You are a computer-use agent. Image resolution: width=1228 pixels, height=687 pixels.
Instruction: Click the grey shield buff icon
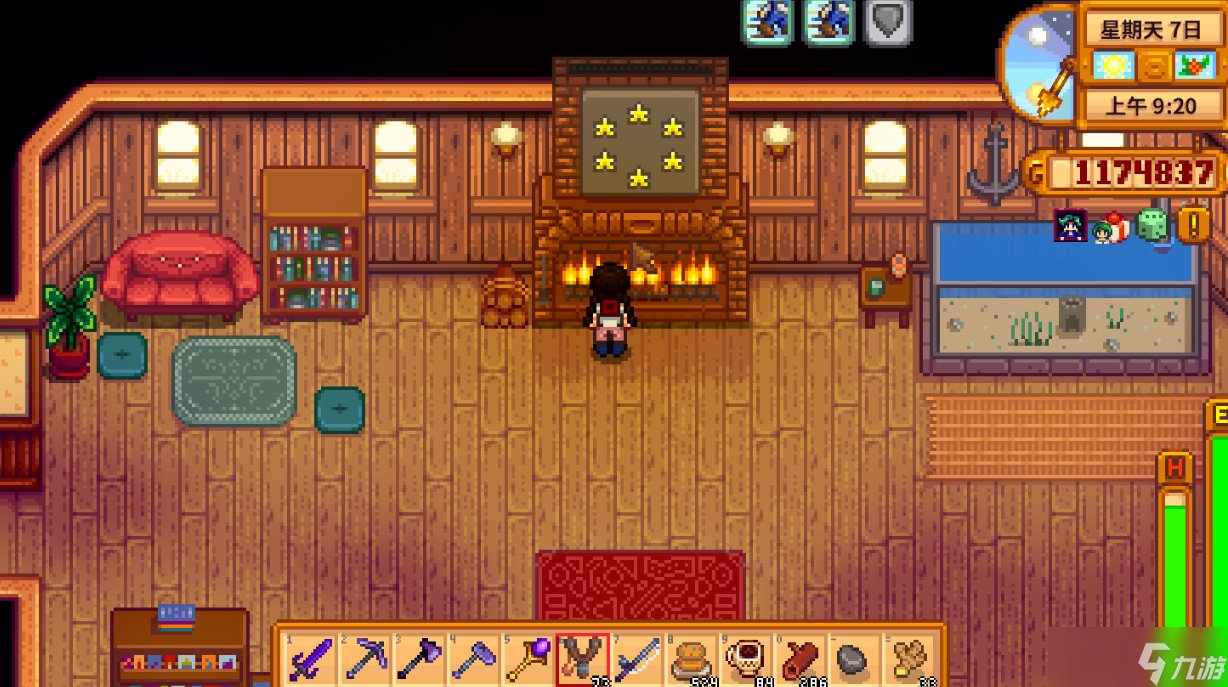(888, 22)
